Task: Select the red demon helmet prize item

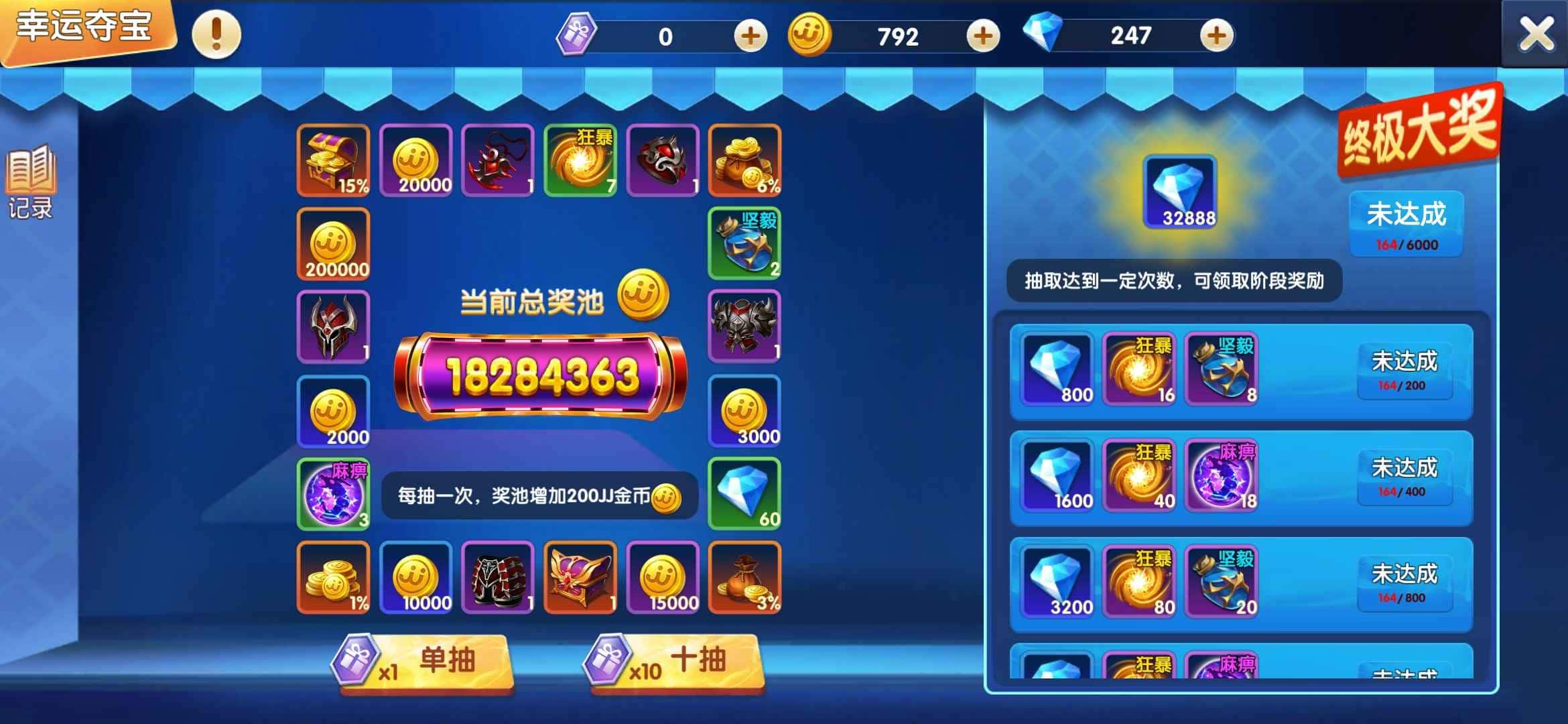Action: pos(333,328)
